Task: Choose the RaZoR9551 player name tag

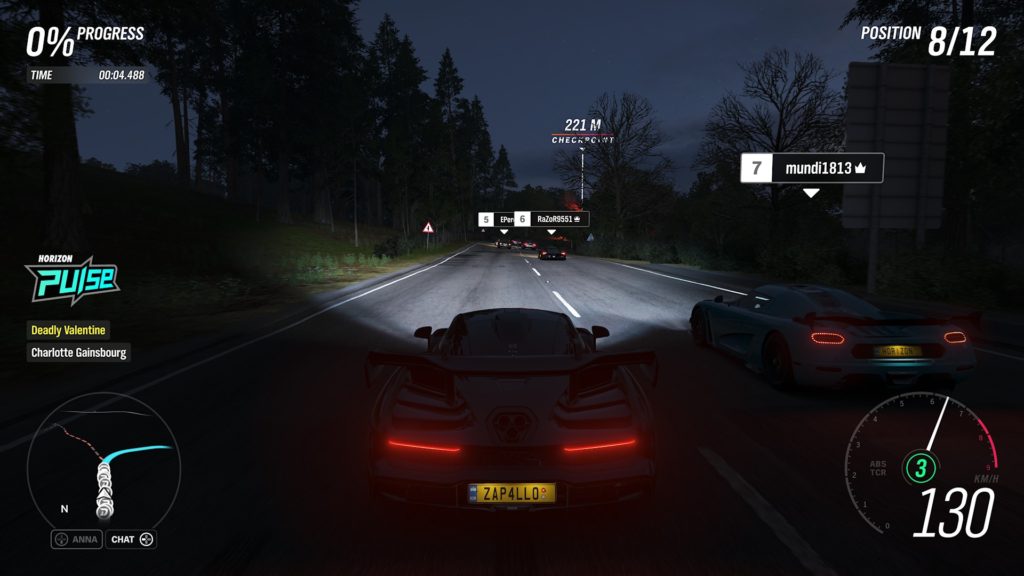Action: (551, 219)
